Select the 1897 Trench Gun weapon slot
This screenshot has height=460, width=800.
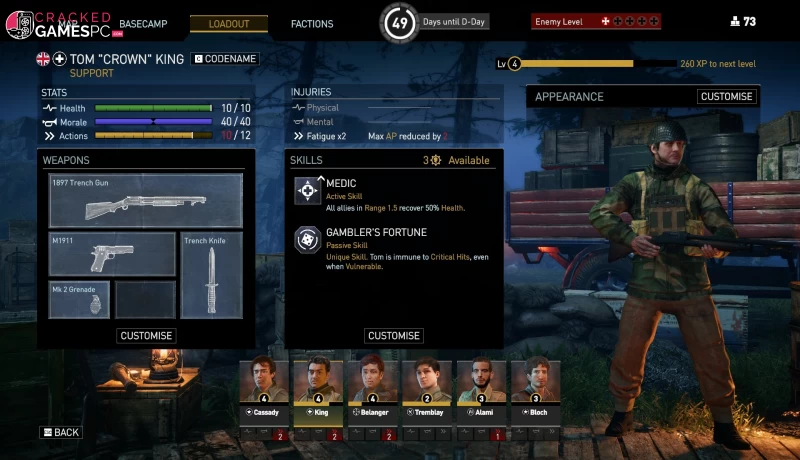click(146, 201)
